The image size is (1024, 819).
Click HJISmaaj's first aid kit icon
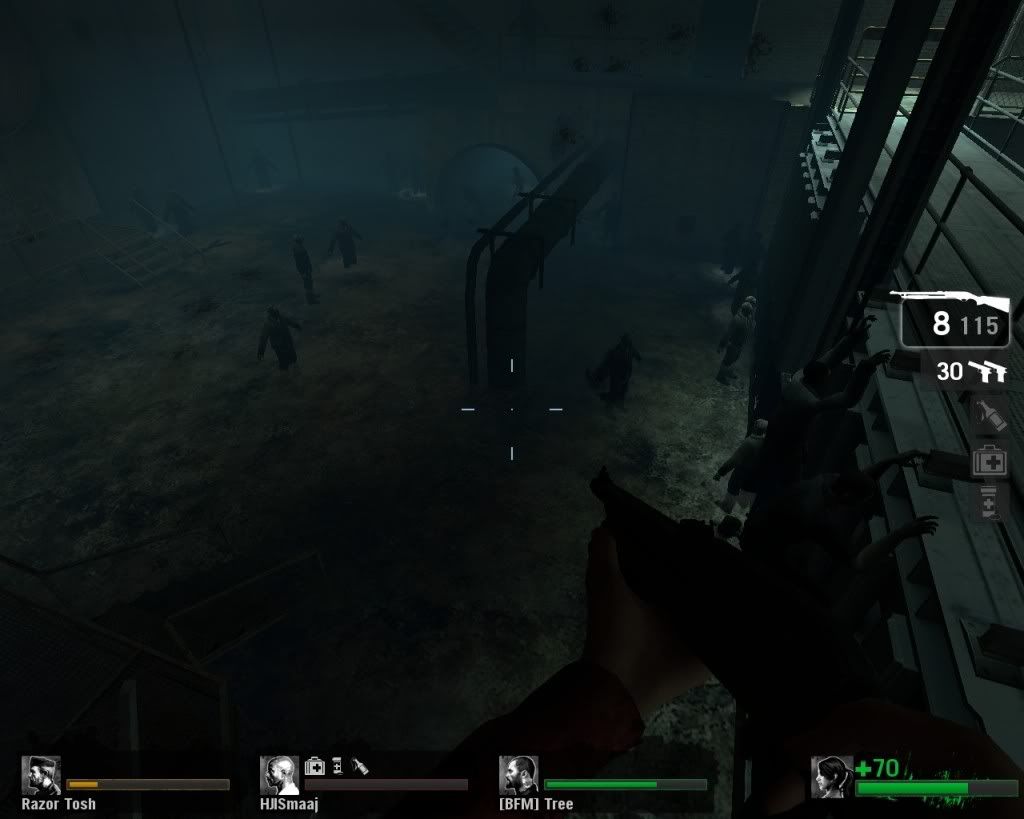(x=314, y=766)
